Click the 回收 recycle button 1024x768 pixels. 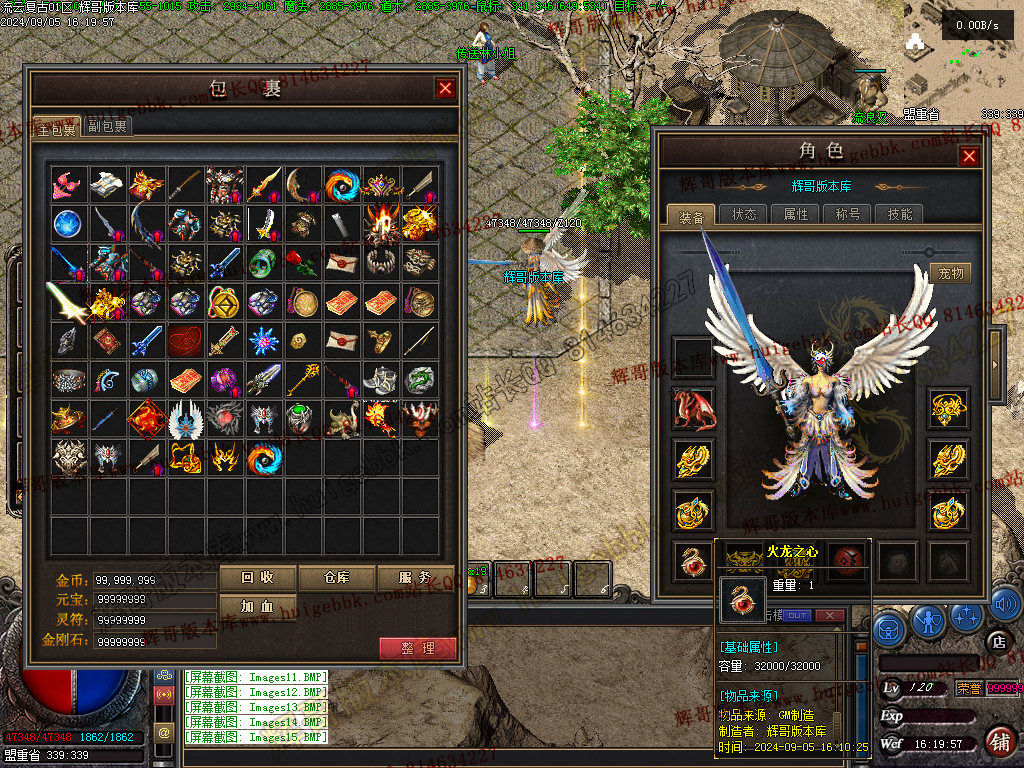(x=258, y=577)
